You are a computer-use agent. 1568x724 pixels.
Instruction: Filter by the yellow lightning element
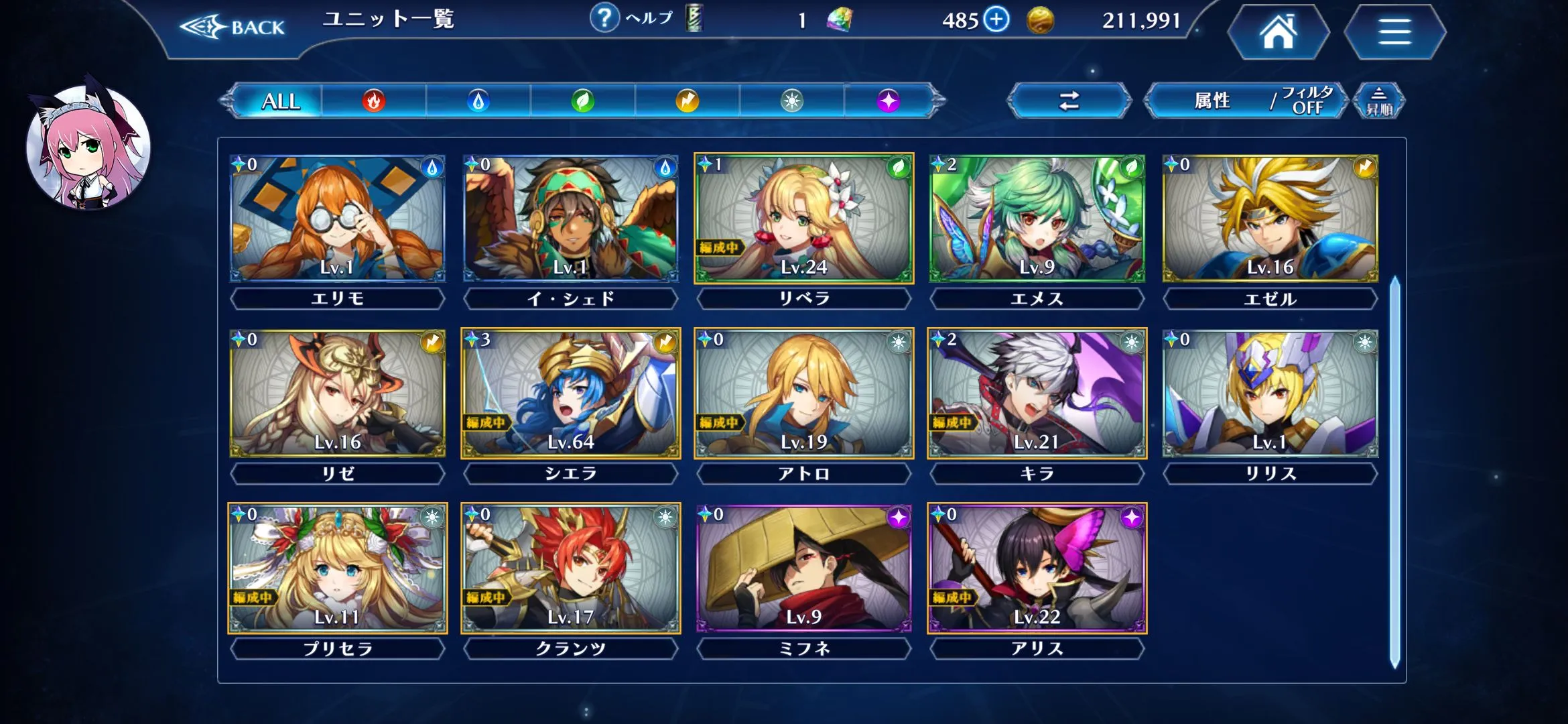tap(687, 101)
